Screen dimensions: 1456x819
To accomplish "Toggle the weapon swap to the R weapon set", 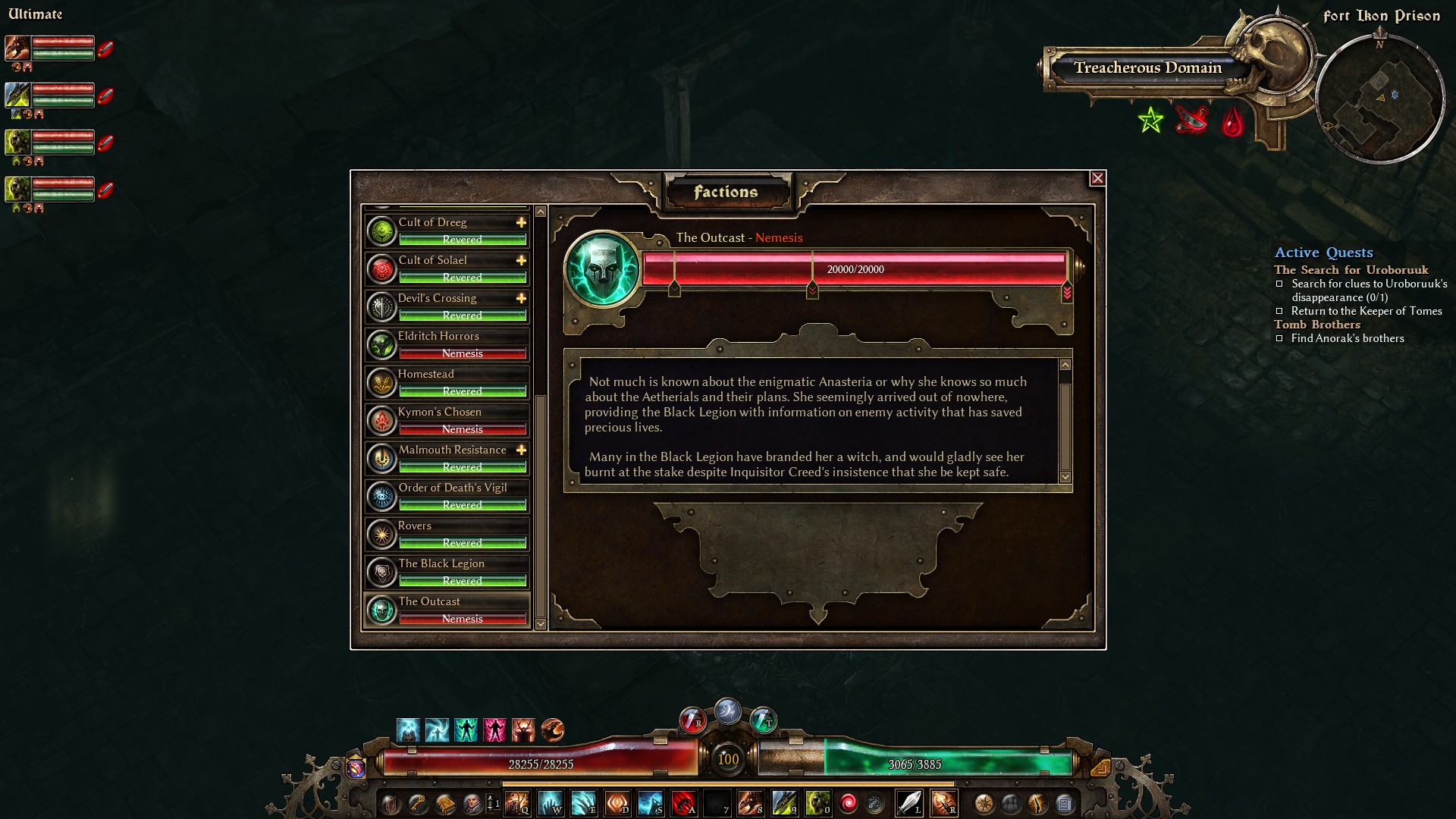I will [x=946, y=805].
